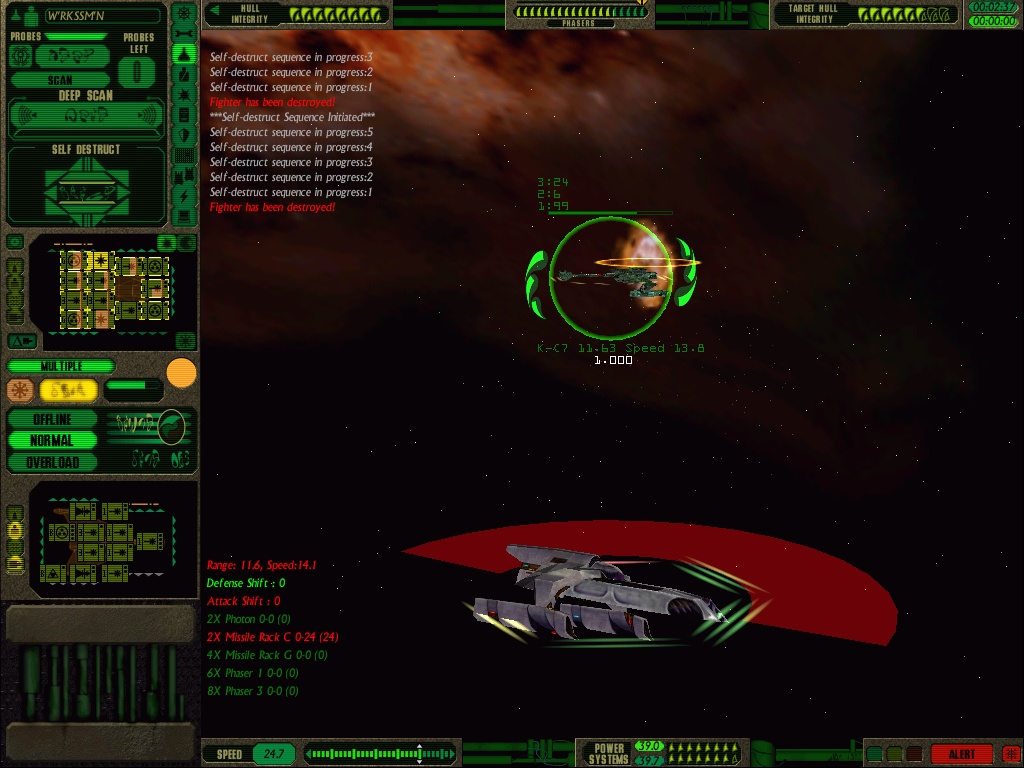Open the explosion icon panel tab
The height and width of the screenshot is (768, 1024).
(184, 95)
